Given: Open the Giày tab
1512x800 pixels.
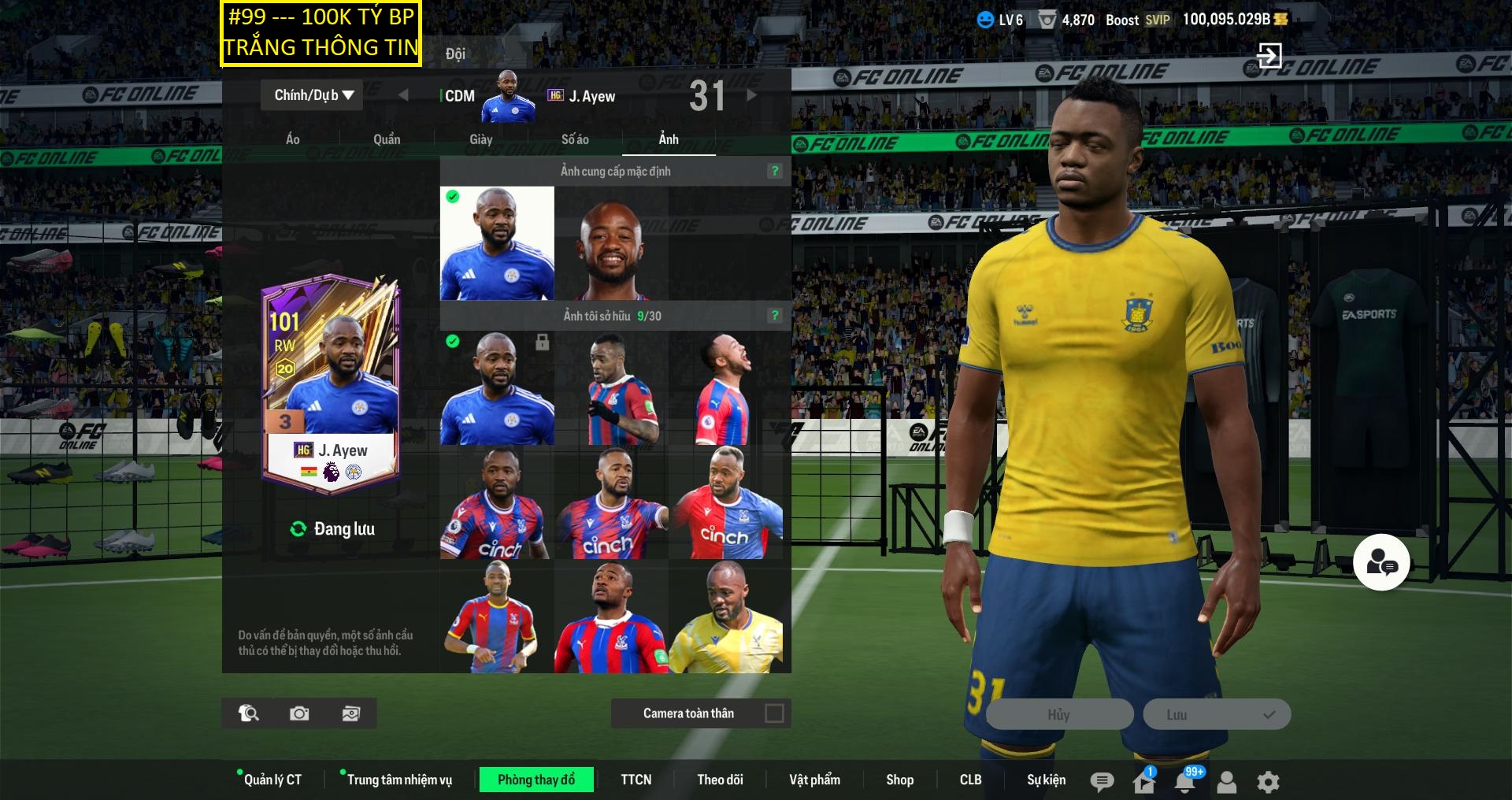Looking at the screenshot, I should tap(480, 139).
